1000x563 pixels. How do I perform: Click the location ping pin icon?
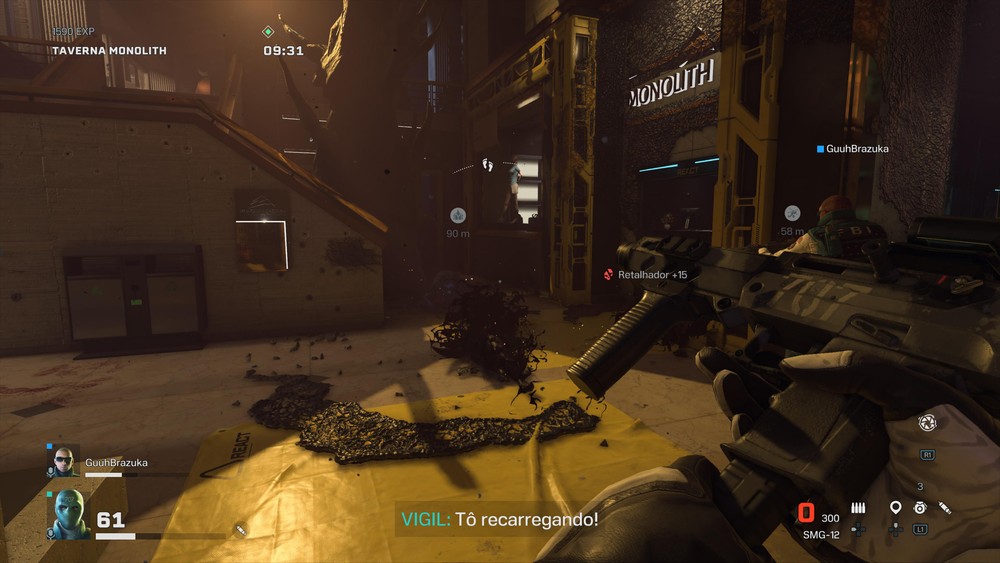click(895, 508)
